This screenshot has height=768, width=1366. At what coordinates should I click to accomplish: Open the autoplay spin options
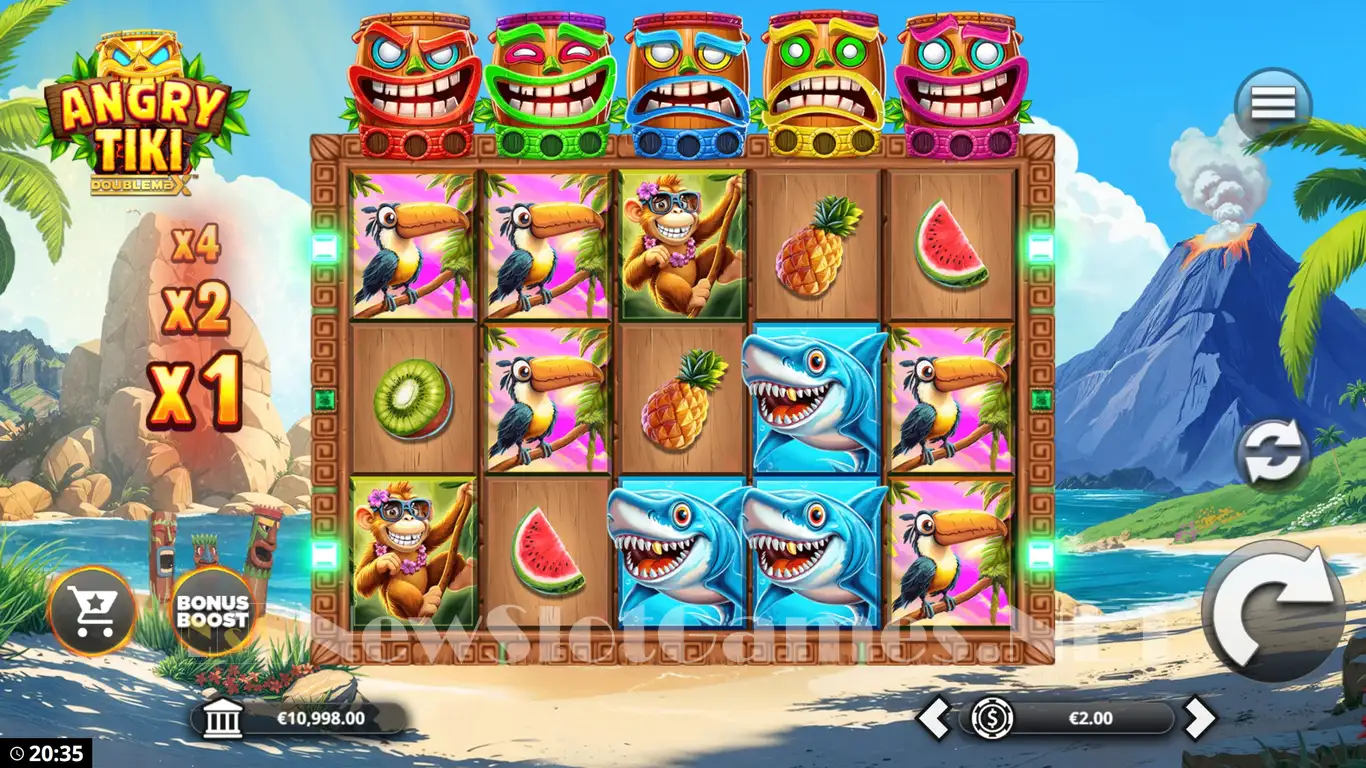click(1272, 455)
